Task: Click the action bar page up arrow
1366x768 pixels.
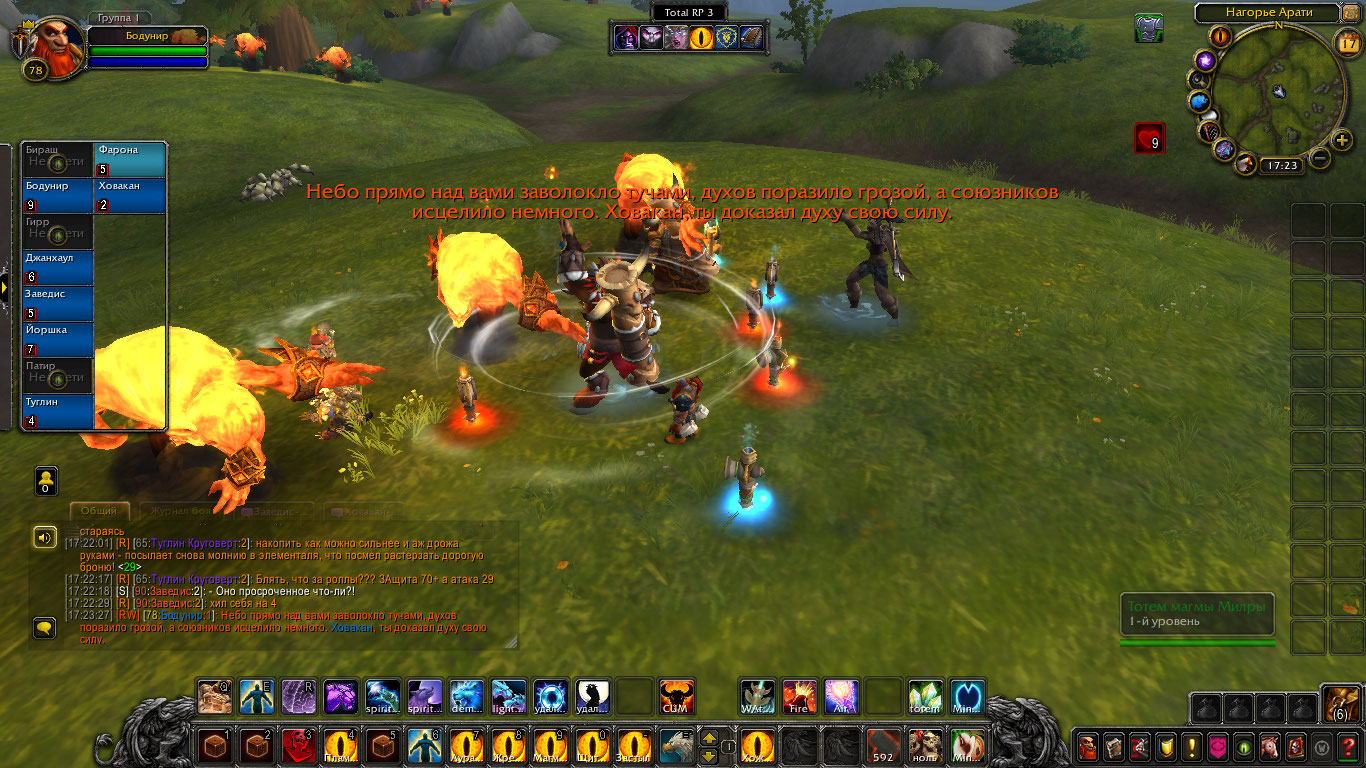Action: [x=709, y=737]
